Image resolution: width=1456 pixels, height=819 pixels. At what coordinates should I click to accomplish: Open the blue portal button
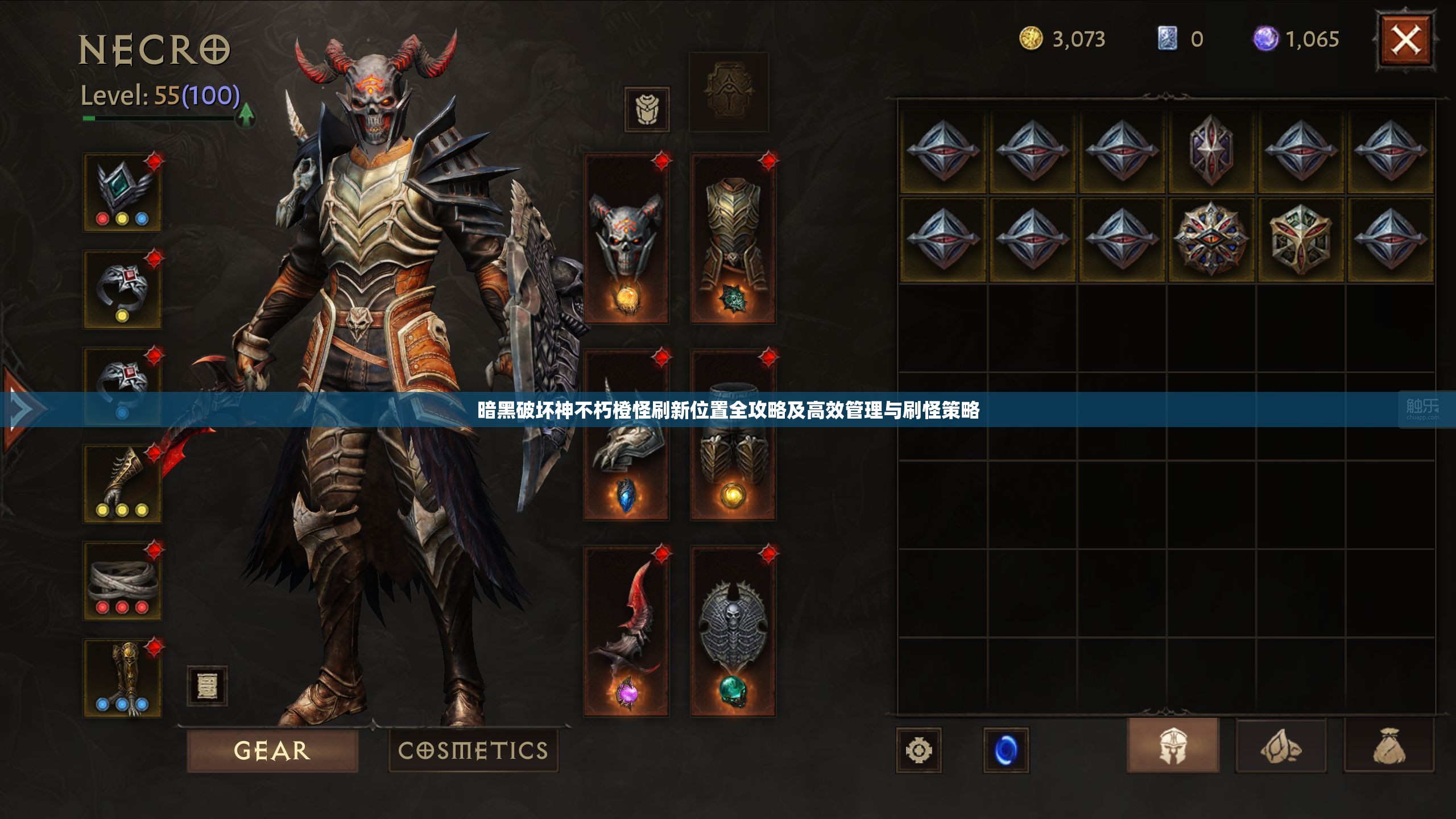pyautogui.click(x=1006, y=750)
